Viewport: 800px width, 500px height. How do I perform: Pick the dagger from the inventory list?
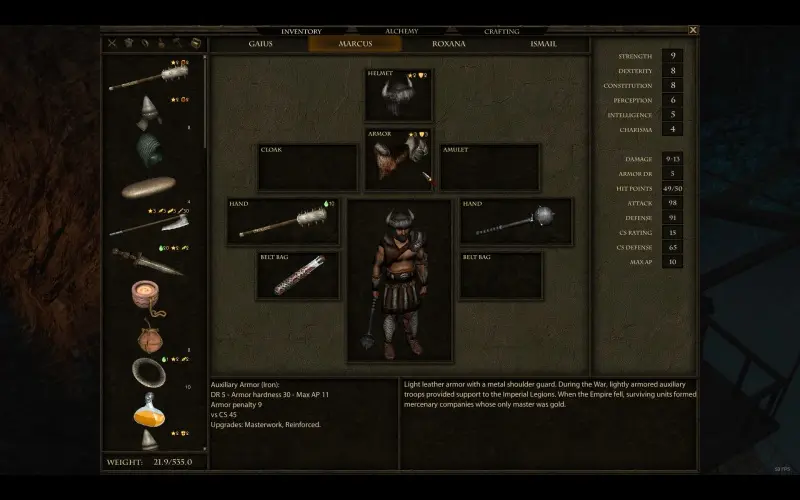coord(146,260)
